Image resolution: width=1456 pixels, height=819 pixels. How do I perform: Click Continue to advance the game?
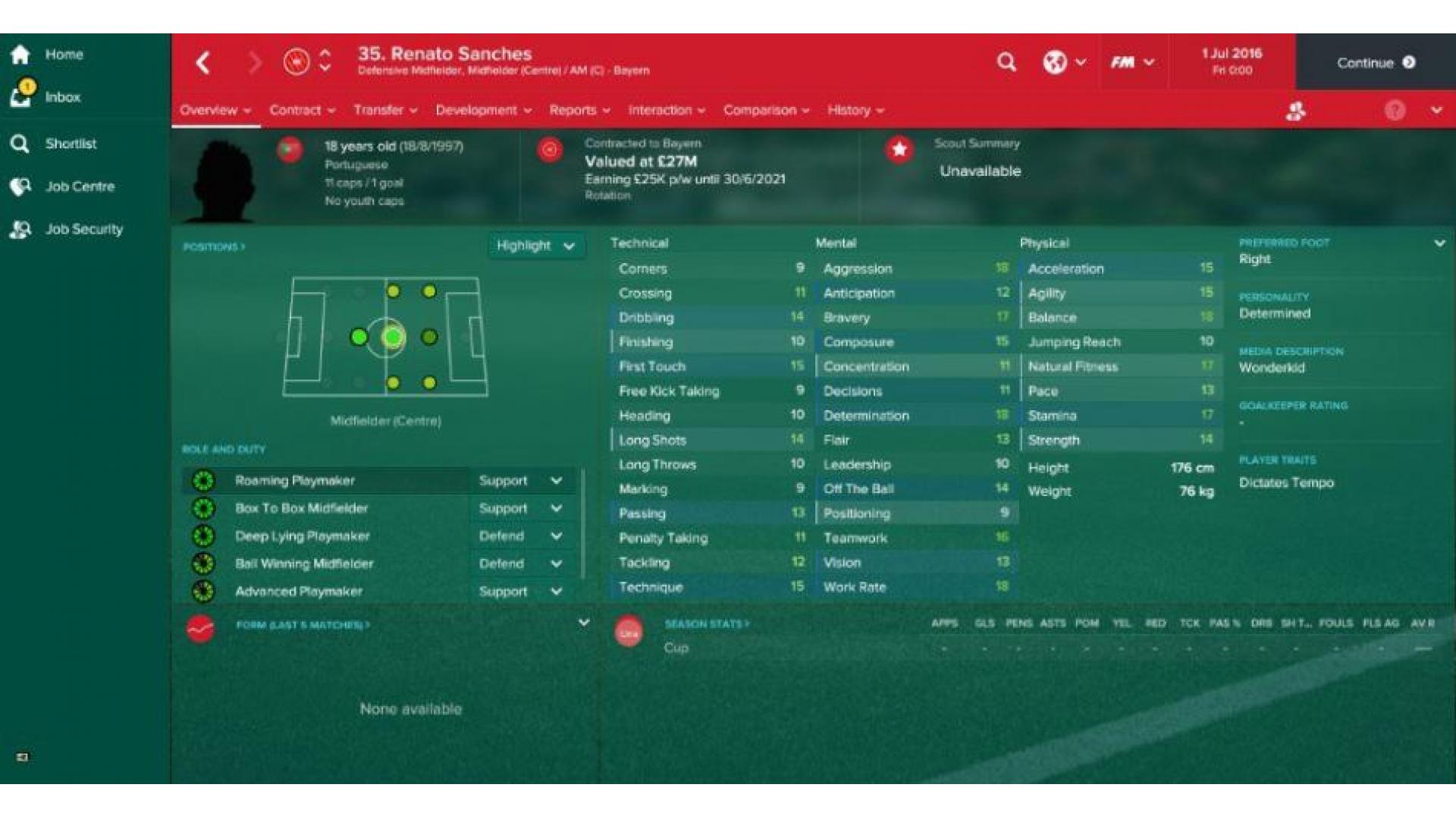(1375, 63)
